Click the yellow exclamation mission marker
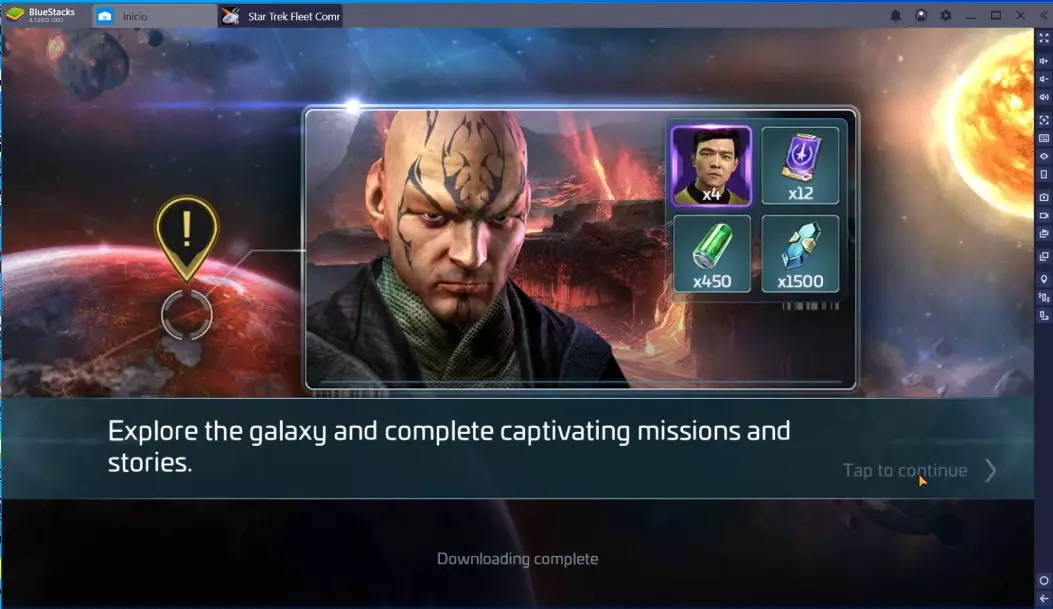 [x=186, y=235]
